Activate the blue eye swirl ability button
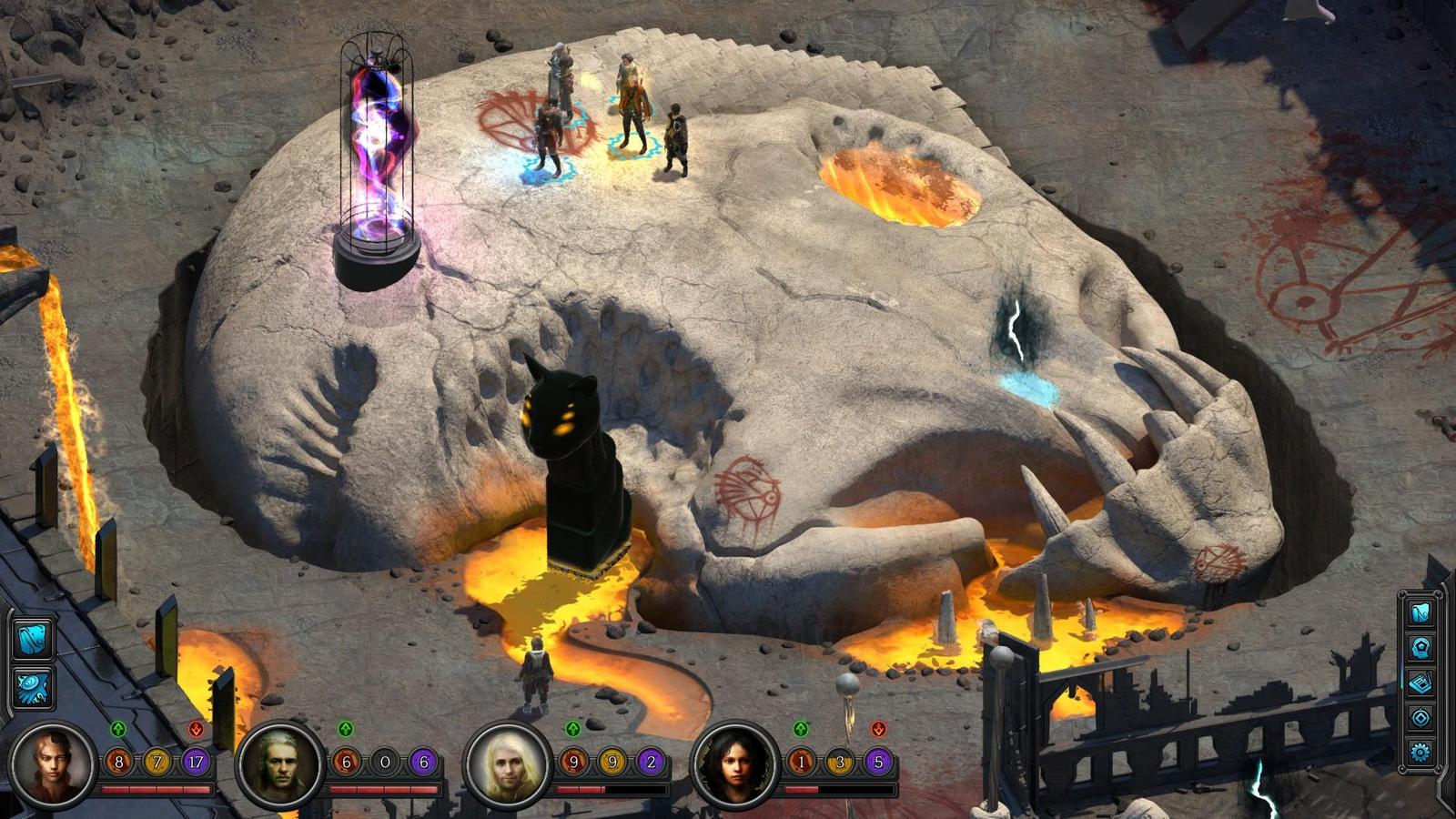This screenshot has width=1456, height=819. [x=34, y=688]
